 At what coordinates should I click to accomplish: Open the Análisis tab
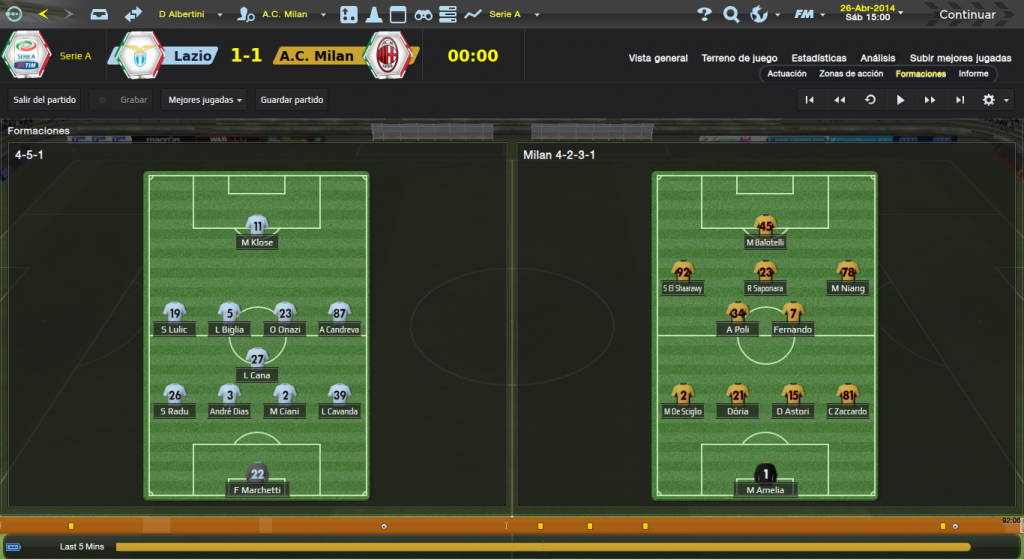click(x=877, y=58)
